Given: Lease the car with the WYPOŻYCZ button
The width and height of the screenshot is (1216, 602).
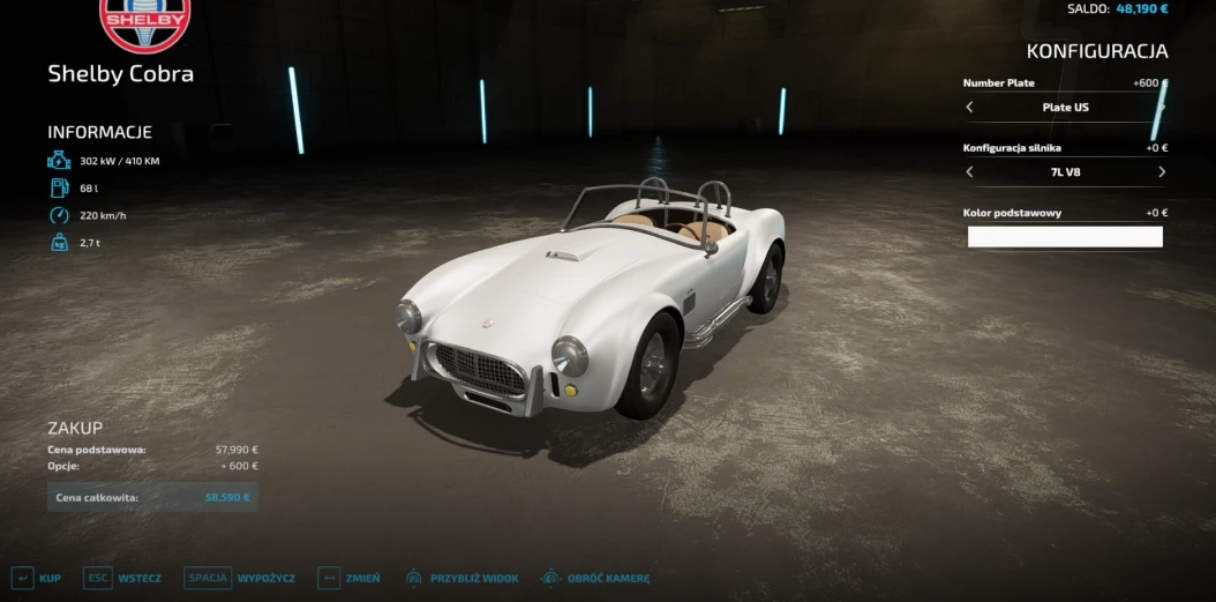Looking at the screenshot, I should 240,578.
